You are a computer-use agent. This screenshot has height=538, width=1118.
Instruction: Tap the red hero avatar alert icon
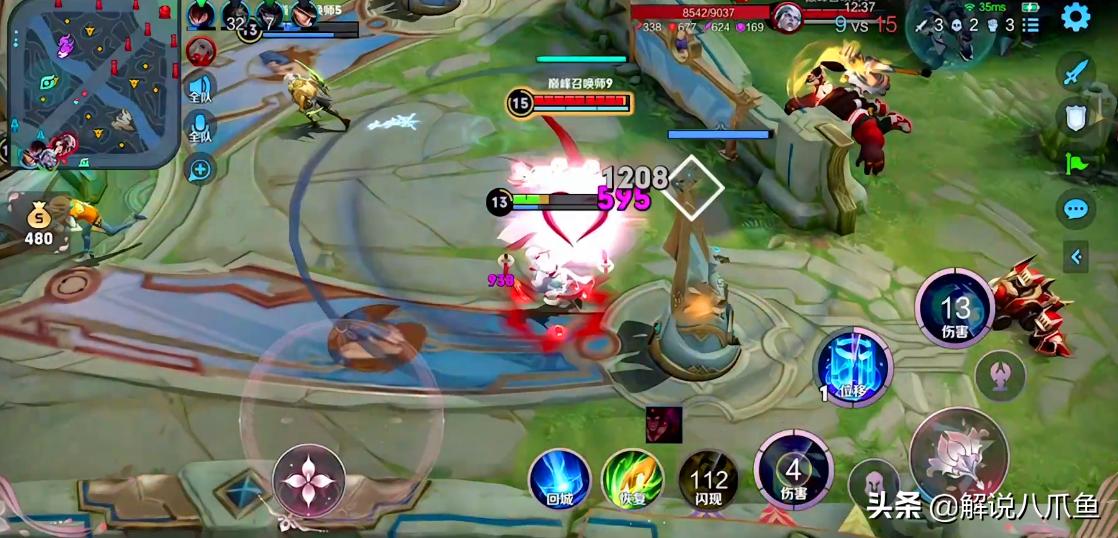click(x=201, y=50)
